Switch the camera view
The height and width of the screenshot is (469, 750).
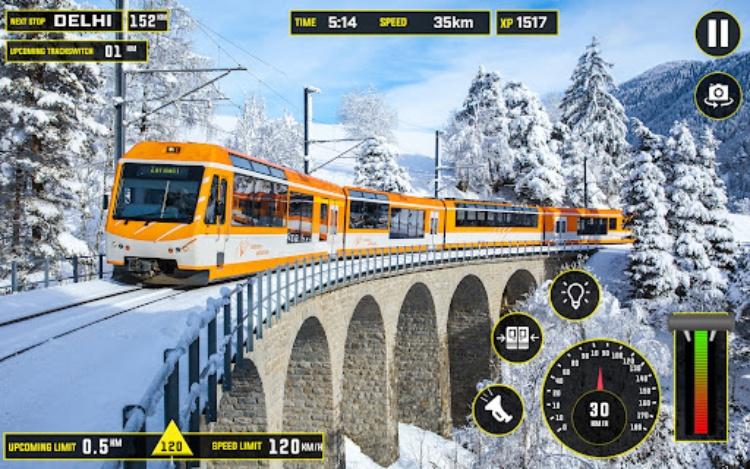718,95
